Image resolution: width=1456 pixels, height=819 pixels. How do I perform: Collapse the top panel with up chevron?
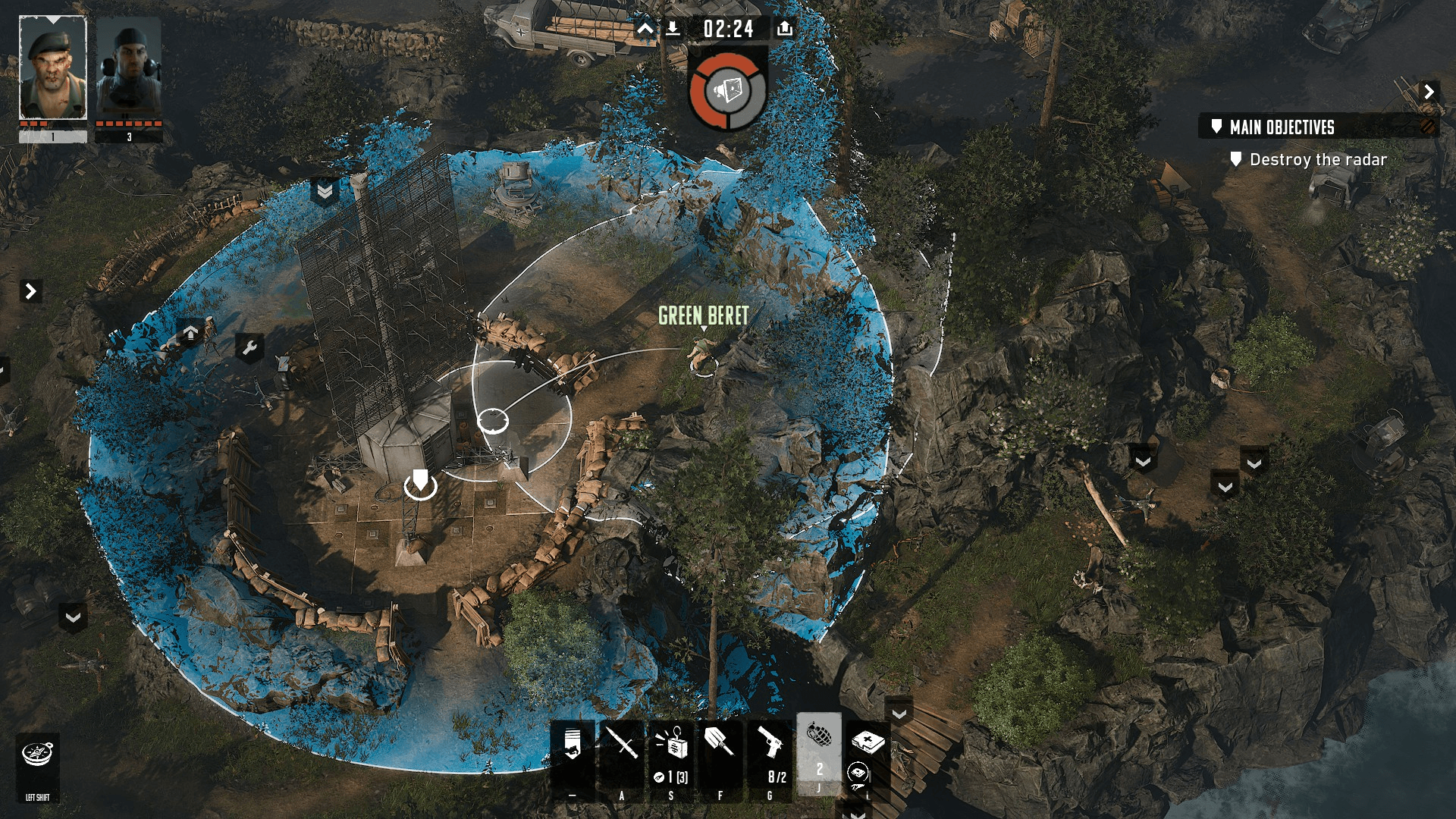coord(645,29)
